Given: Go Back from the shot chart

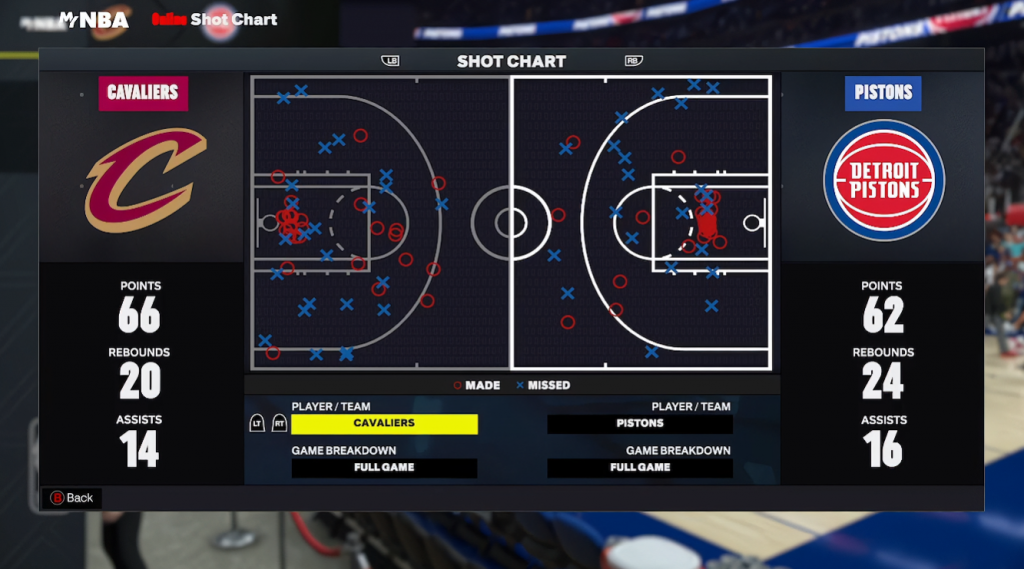Looking at the screenshot, I should click(x=71, y=498).
